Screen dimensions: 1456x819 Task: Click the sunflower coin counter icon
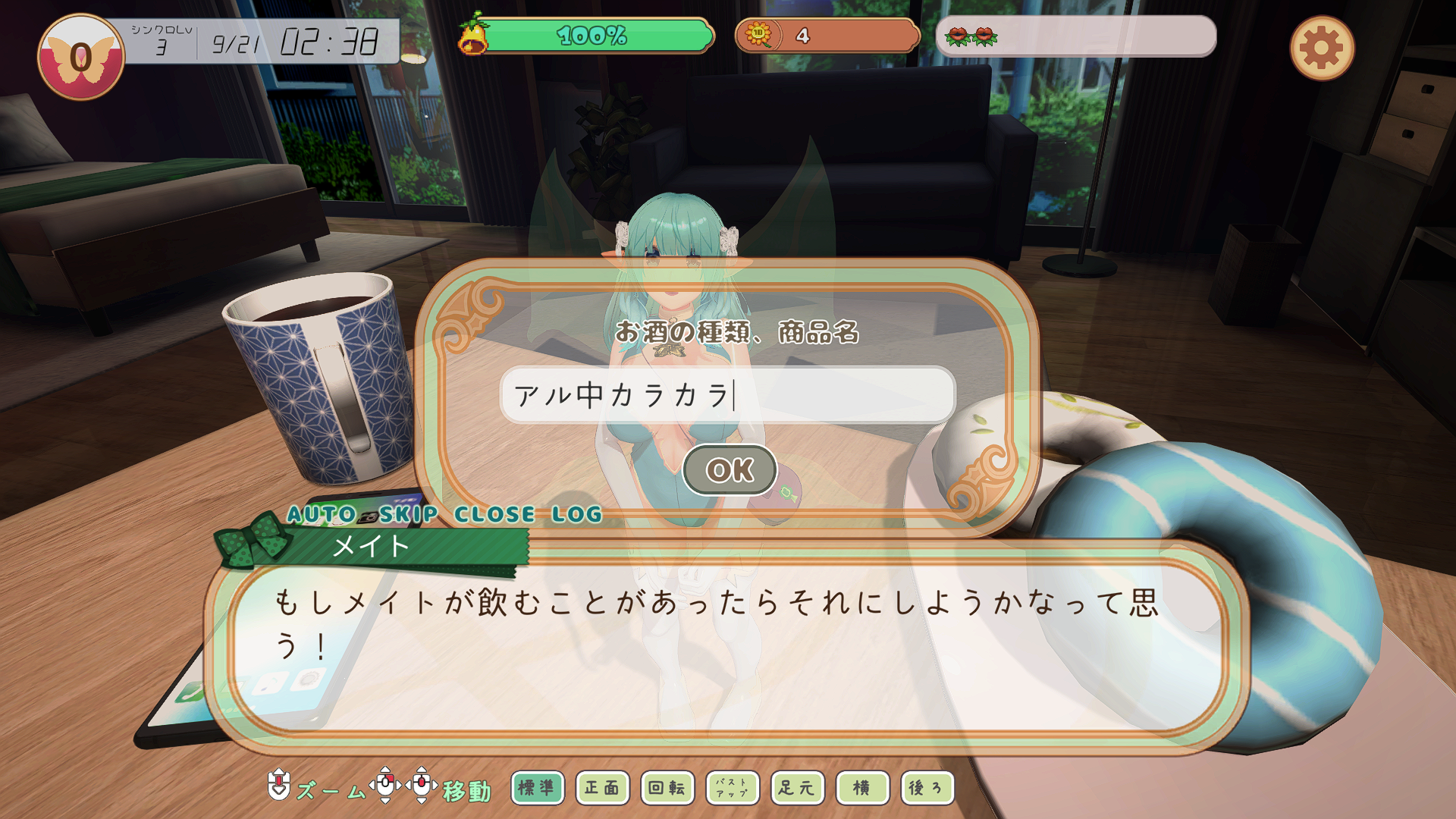758,35
